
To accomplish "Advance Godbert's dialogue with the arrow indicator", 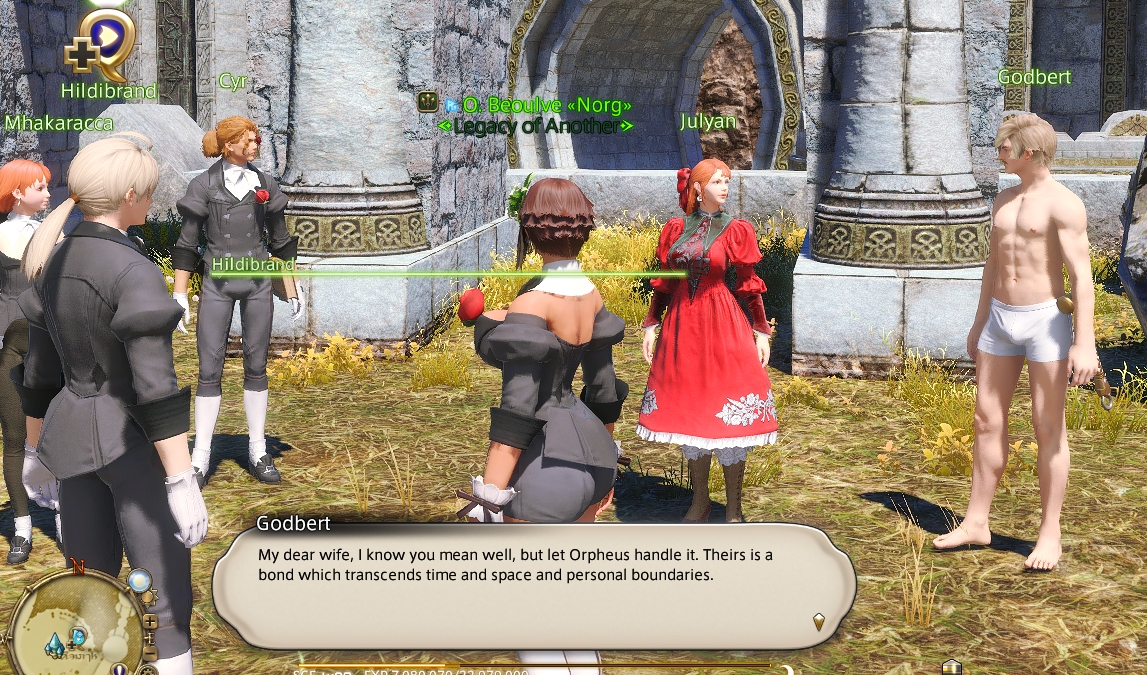I will (x=819, y=621).
